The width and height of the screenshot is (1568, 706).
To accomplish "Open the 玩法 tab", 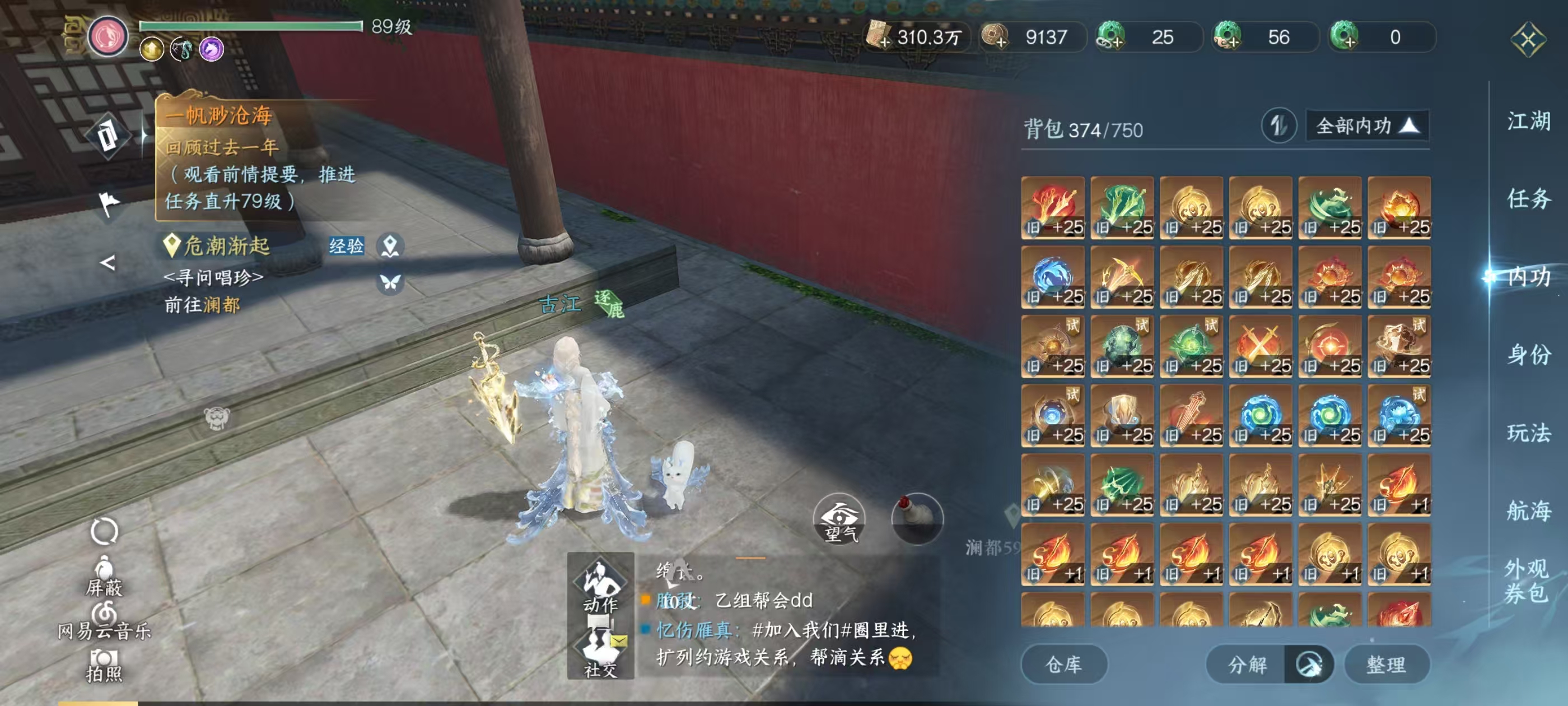I will 1528,433.
